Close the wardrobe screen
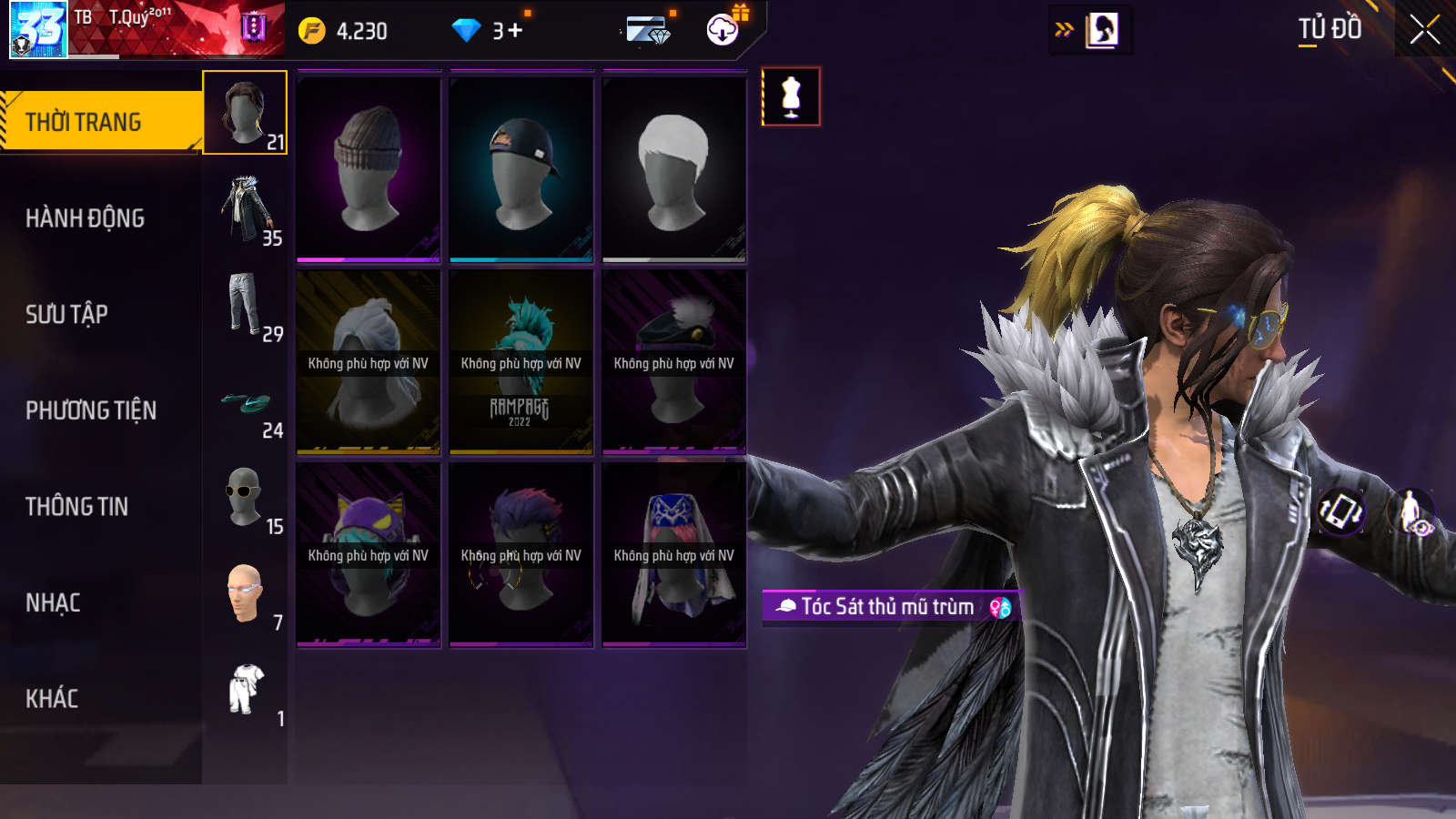Screen dimensions: 1456x819 (x=1424, y=30)
